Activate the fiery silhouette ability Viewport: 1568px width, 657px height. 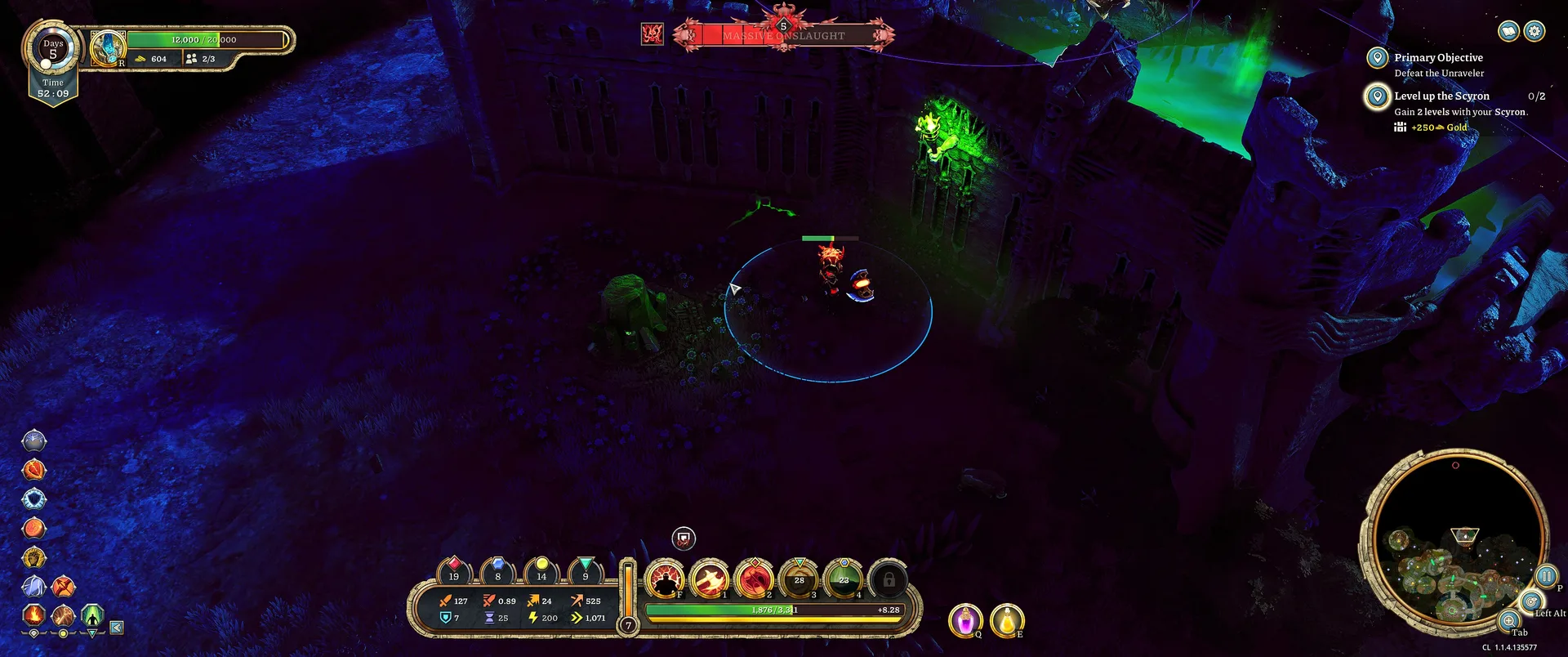coord(666,580)
